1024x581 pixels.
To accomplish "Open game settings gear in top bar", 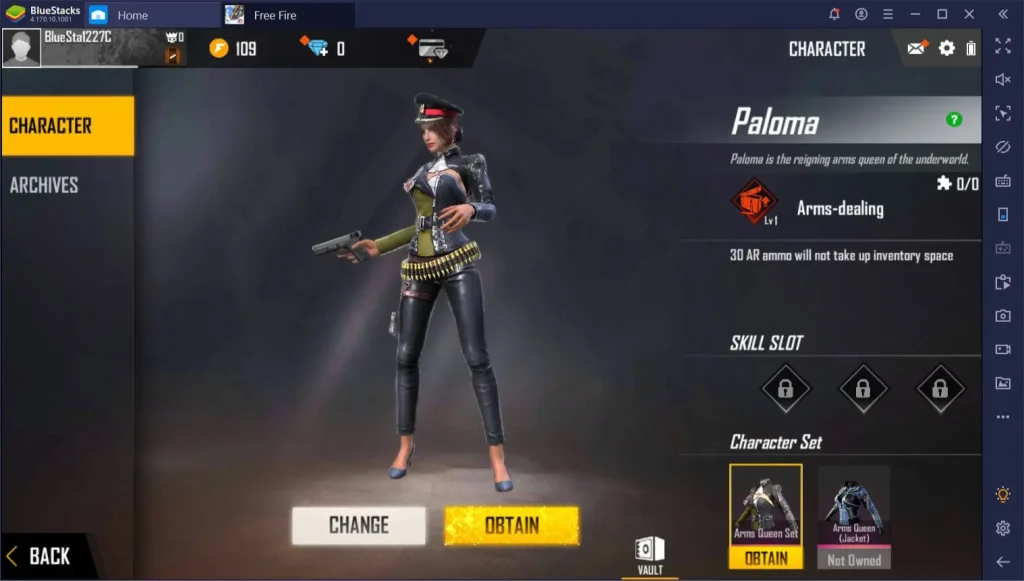I will coord(946,48).
